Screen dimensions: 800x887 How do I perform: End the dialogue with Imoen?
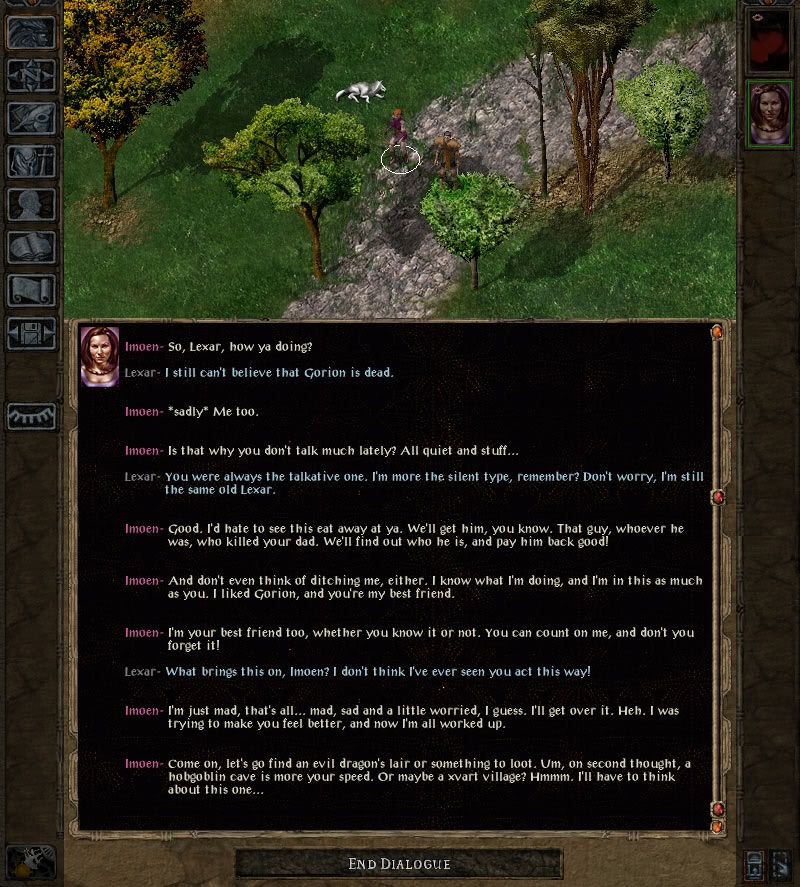point(399,864)
